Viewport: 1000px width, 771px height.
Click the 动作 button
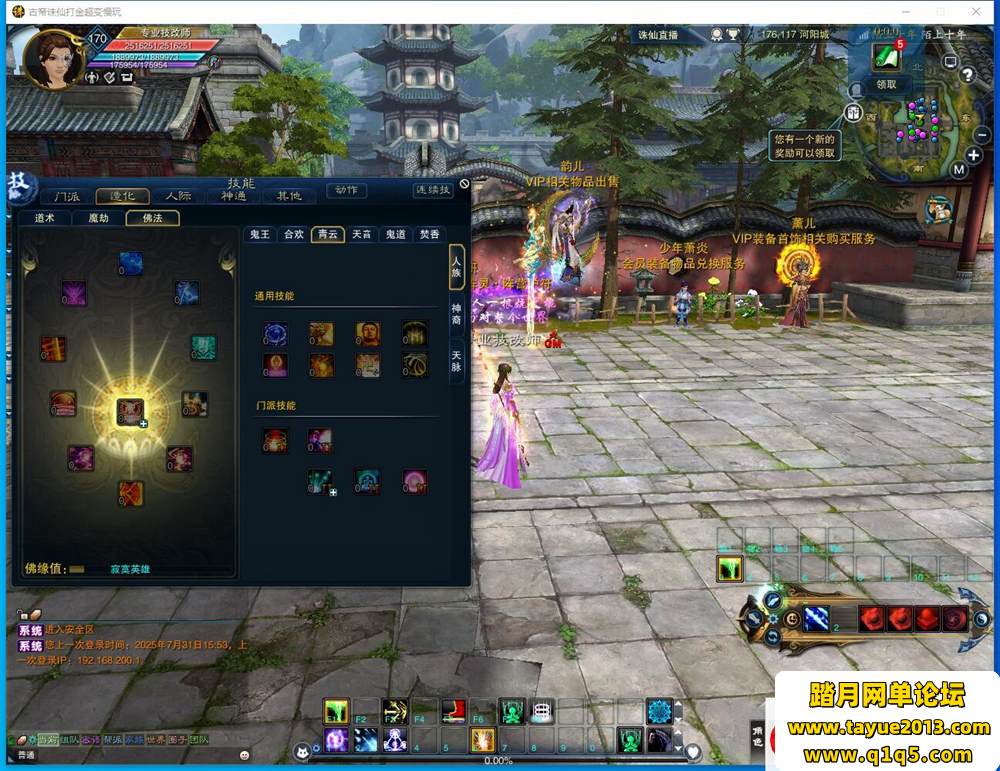click(x=346, y=190)
